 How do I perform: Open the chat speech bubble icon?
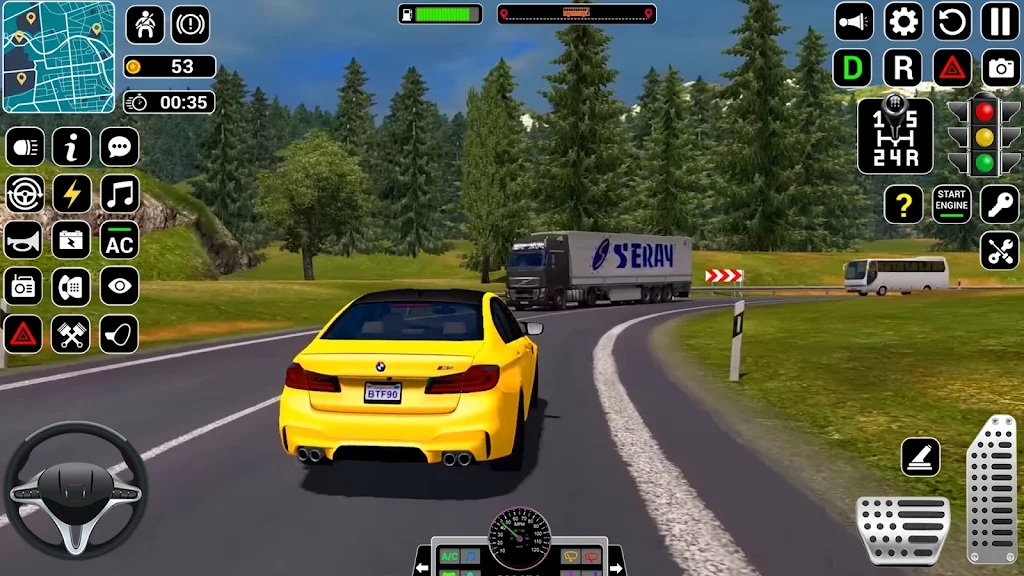119,147
